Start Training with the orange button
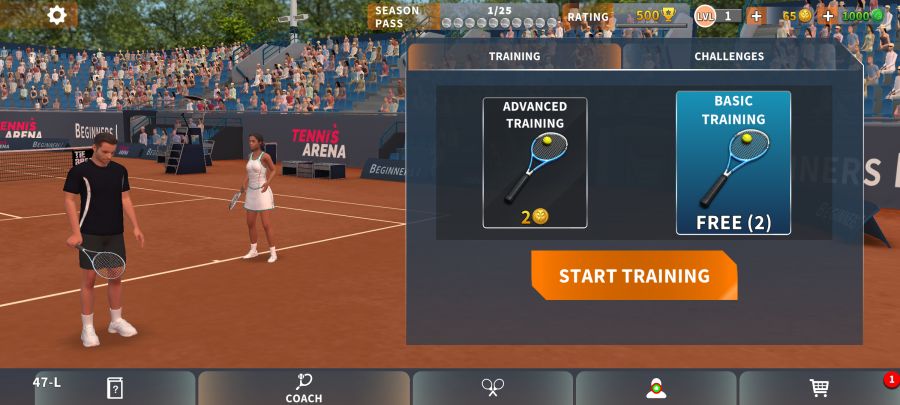The image size is (900, 405). (x=634, y=276)
